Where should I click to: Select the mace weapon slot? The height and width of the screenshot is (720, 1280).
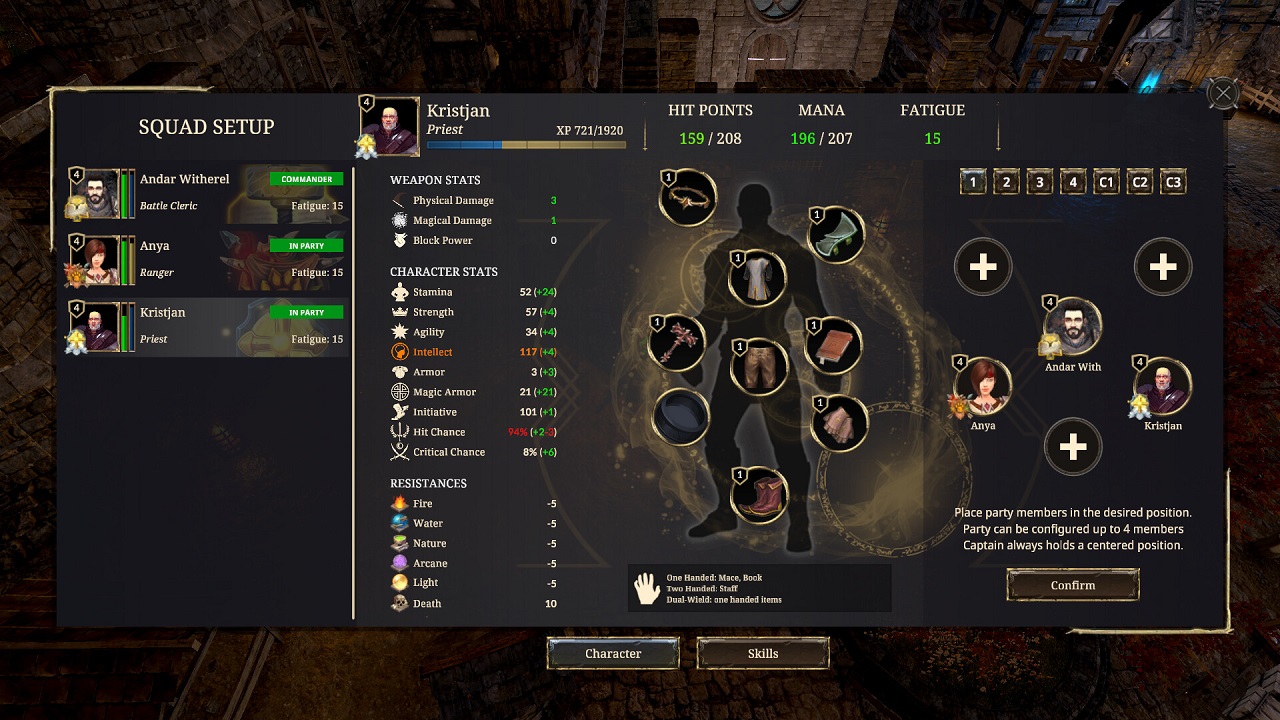(x=677, y=342)
